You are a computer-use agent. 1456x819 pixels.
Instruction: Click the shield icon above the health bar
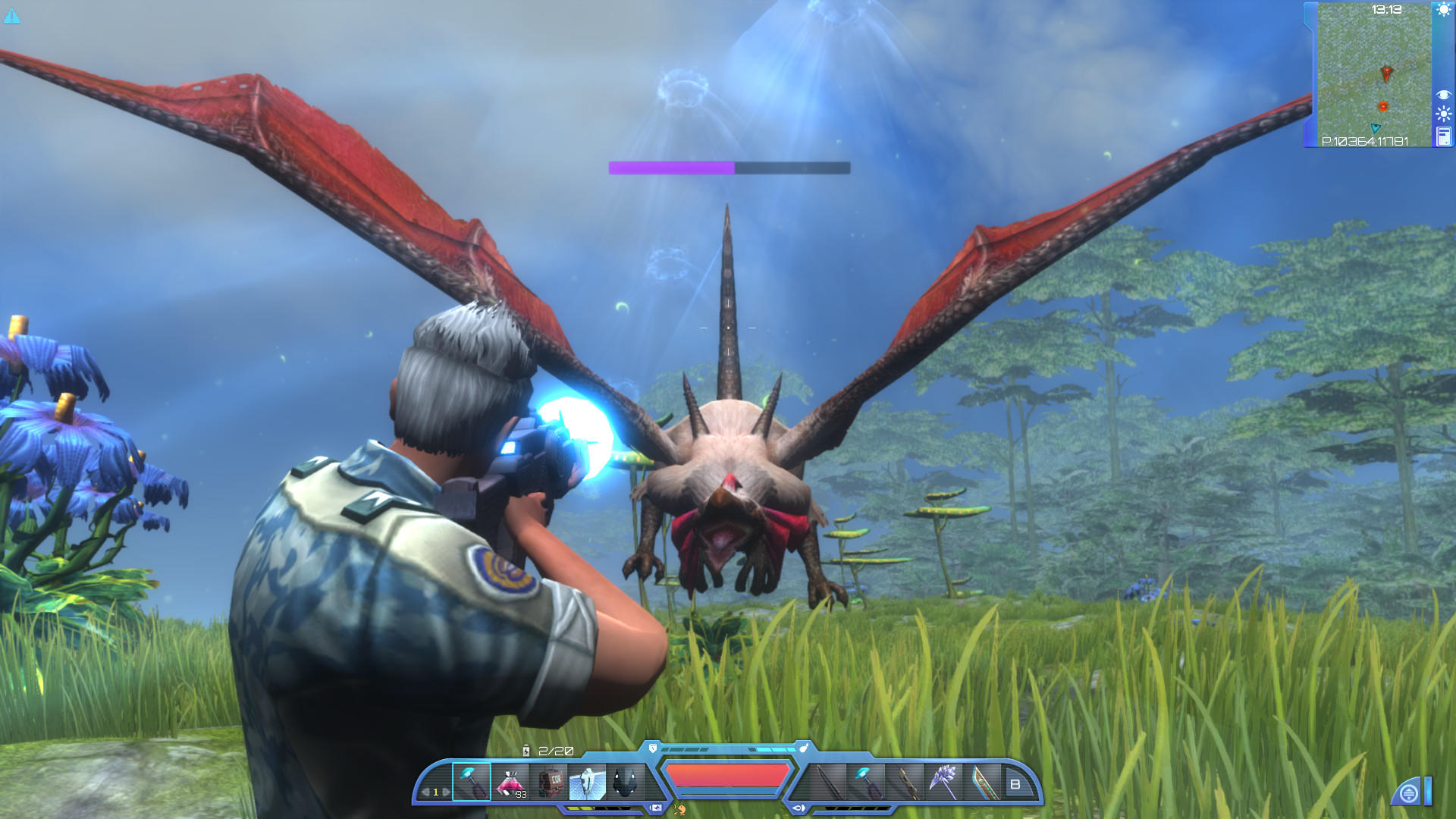click(652, 748)
